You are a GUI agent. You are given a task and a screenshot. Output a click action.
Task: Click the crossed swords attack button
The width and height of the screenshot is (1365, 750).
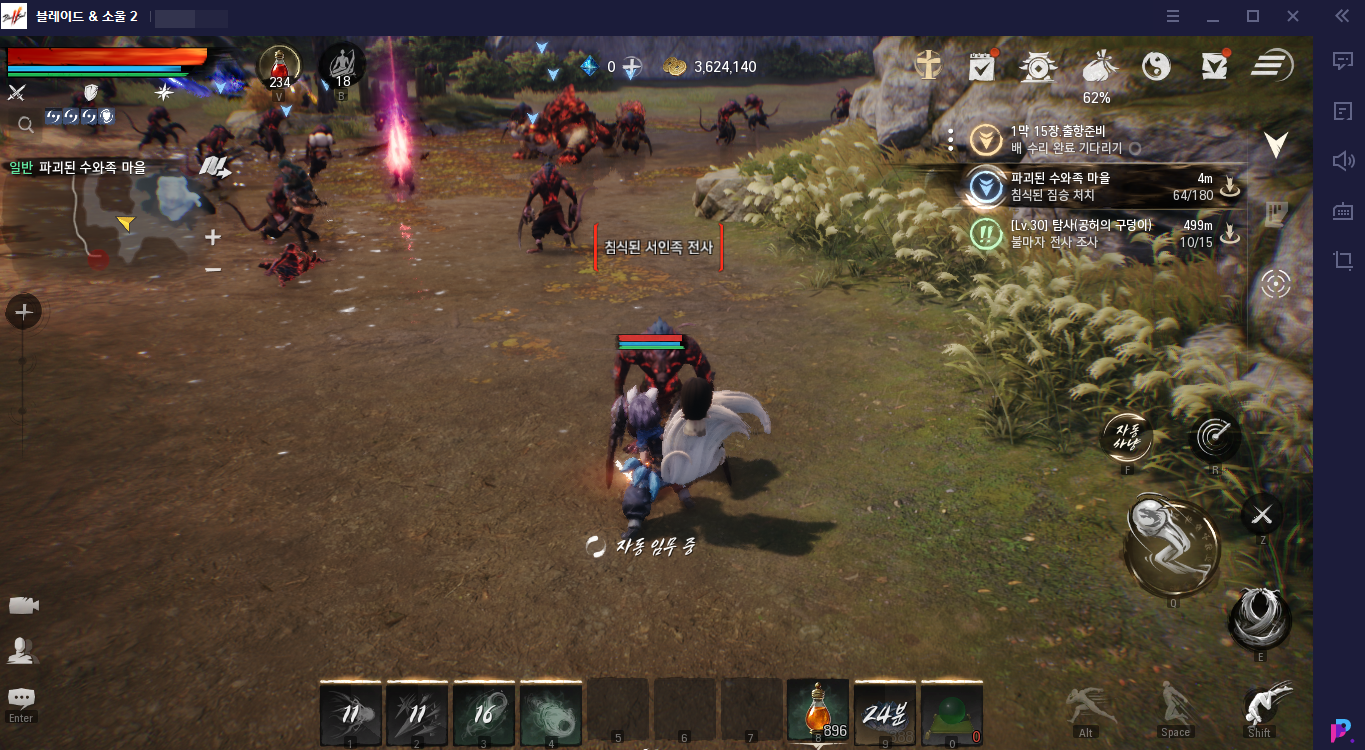pos(1262,515)
